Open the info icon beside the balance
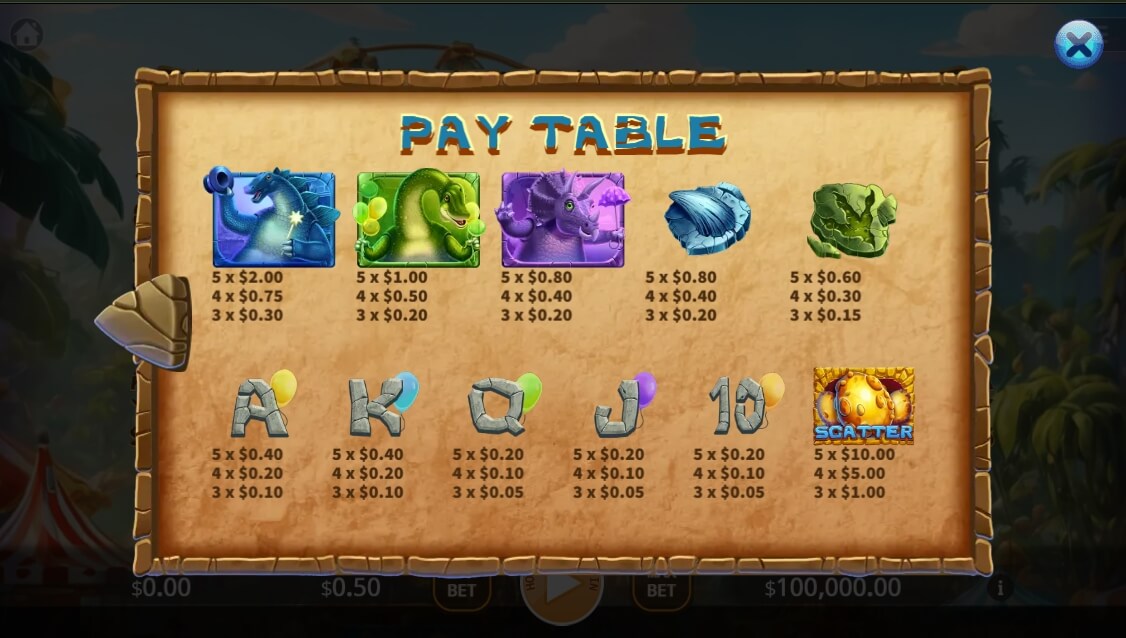This screenshot has height=638, width=1126. pyautogui.click(x=999, y=588)
